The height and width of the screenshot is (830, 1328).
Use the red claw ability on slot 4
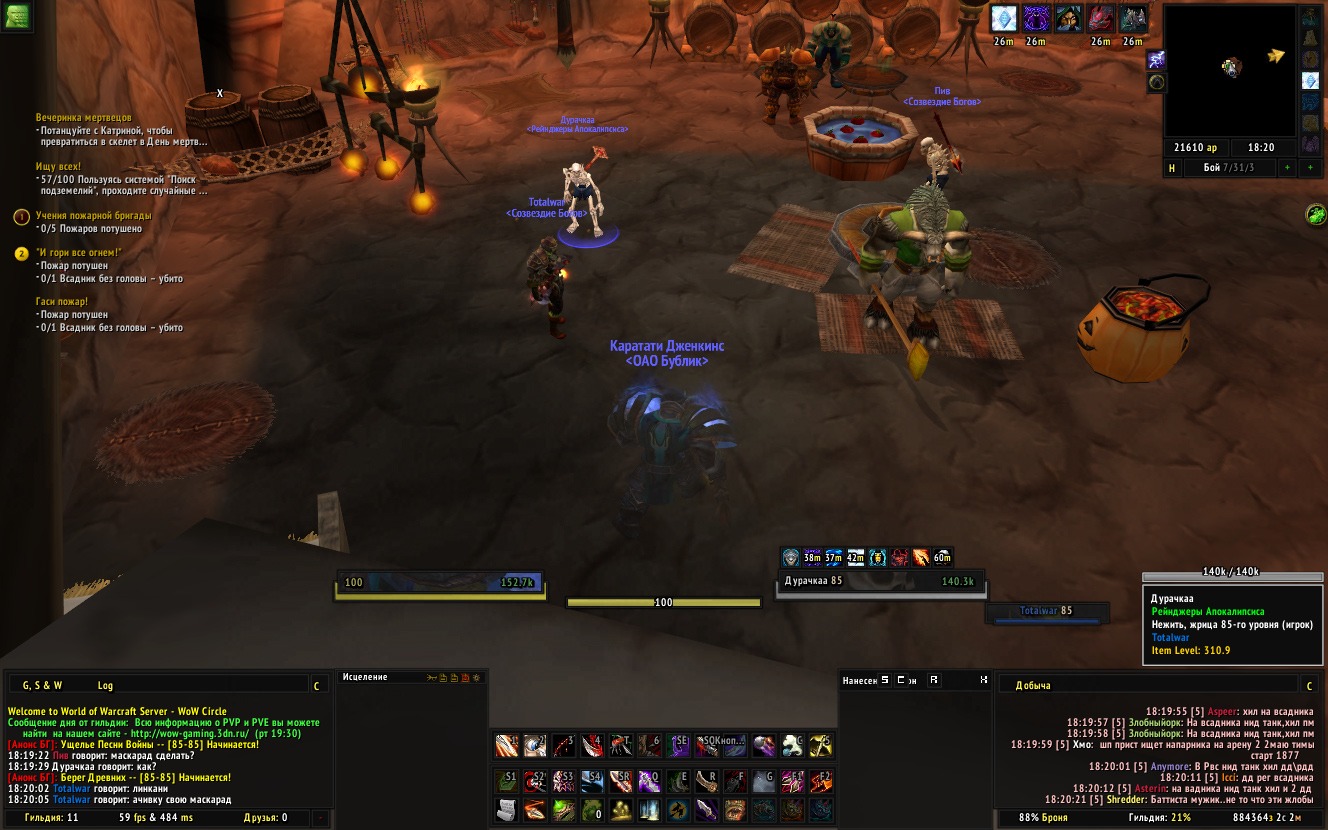(x=593, y=745)
